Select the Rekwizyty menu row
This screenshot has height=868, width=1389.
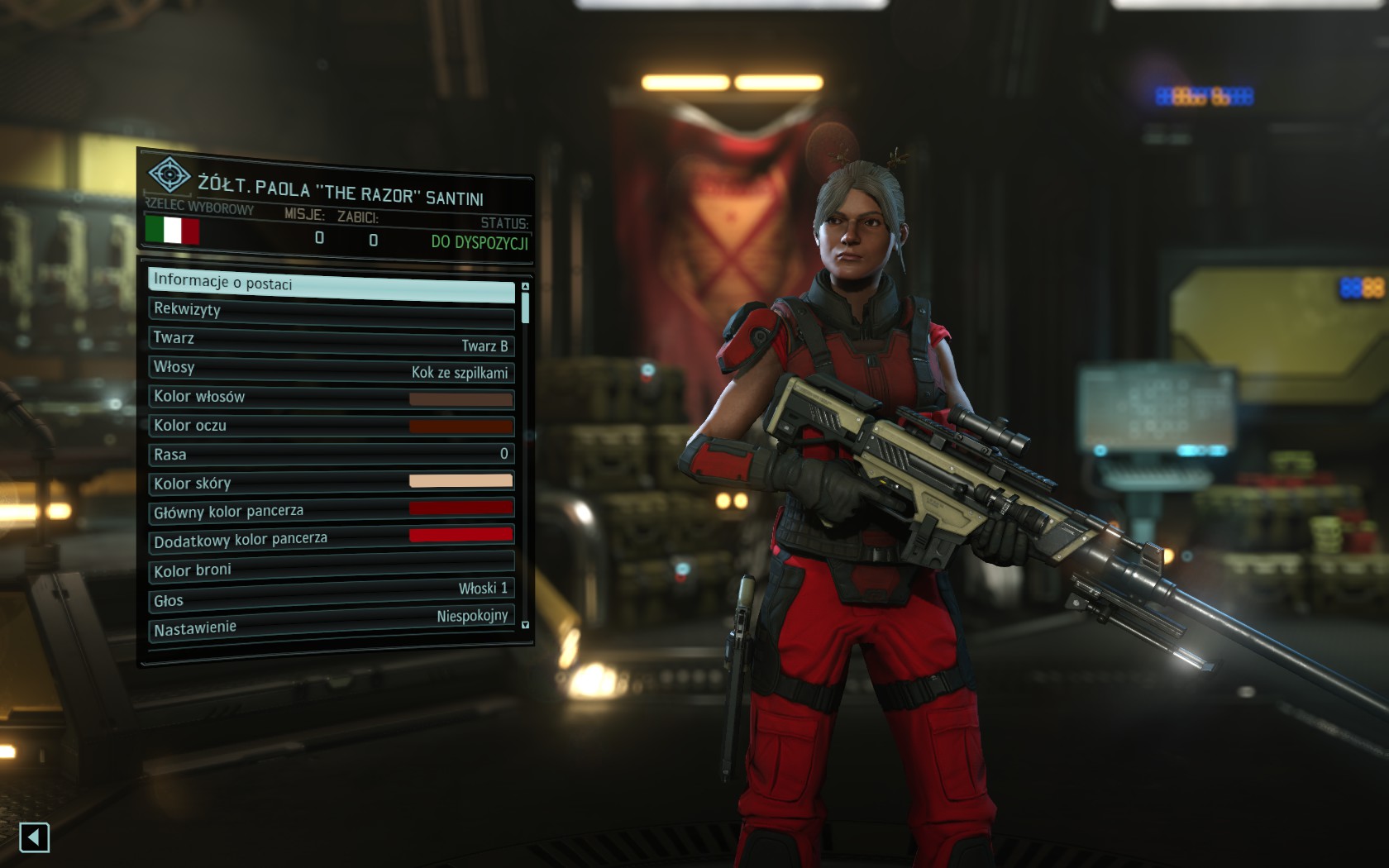[331, 312]
